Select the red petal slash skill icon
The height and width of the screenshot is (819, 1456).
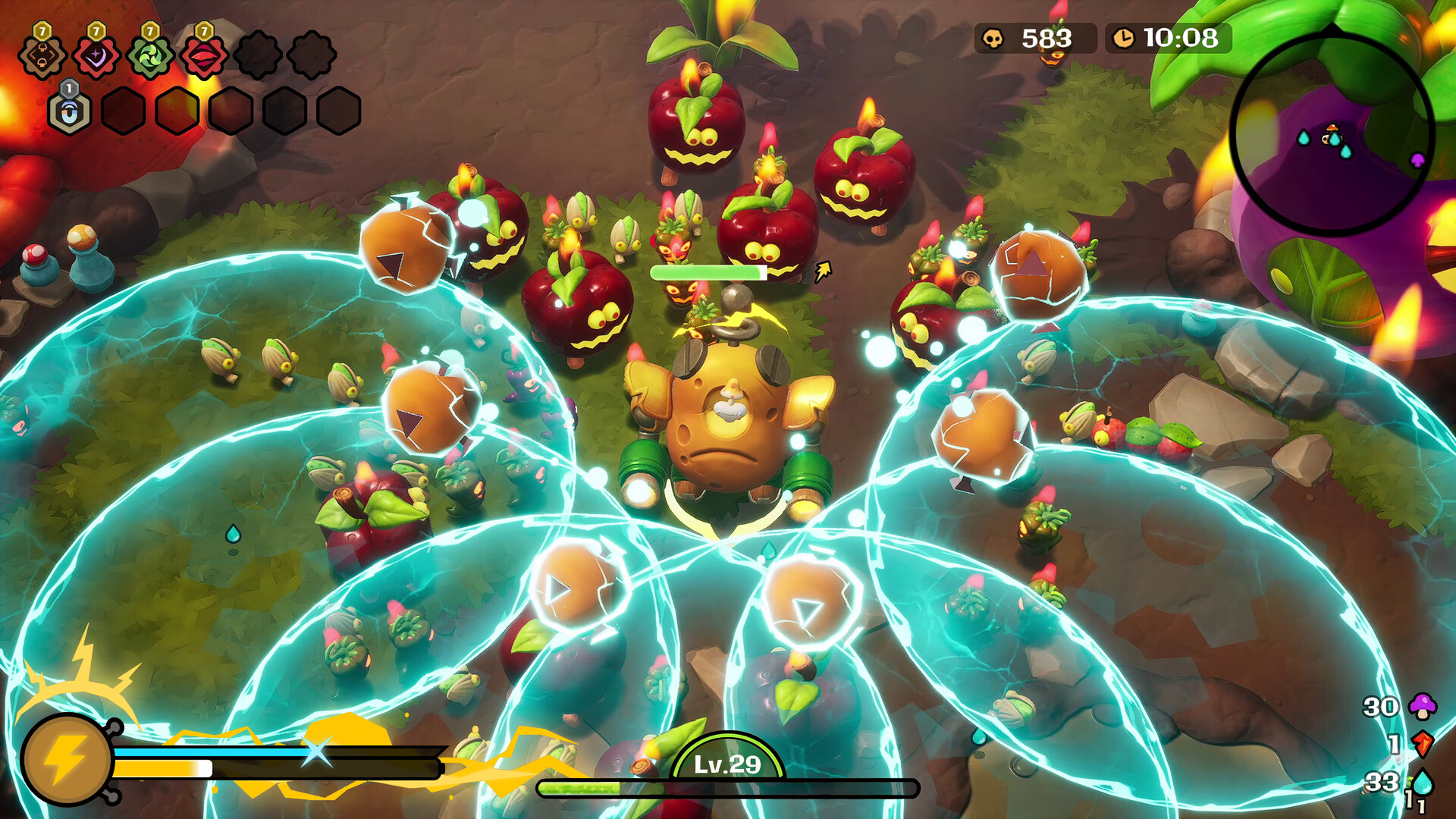point(203,57)
